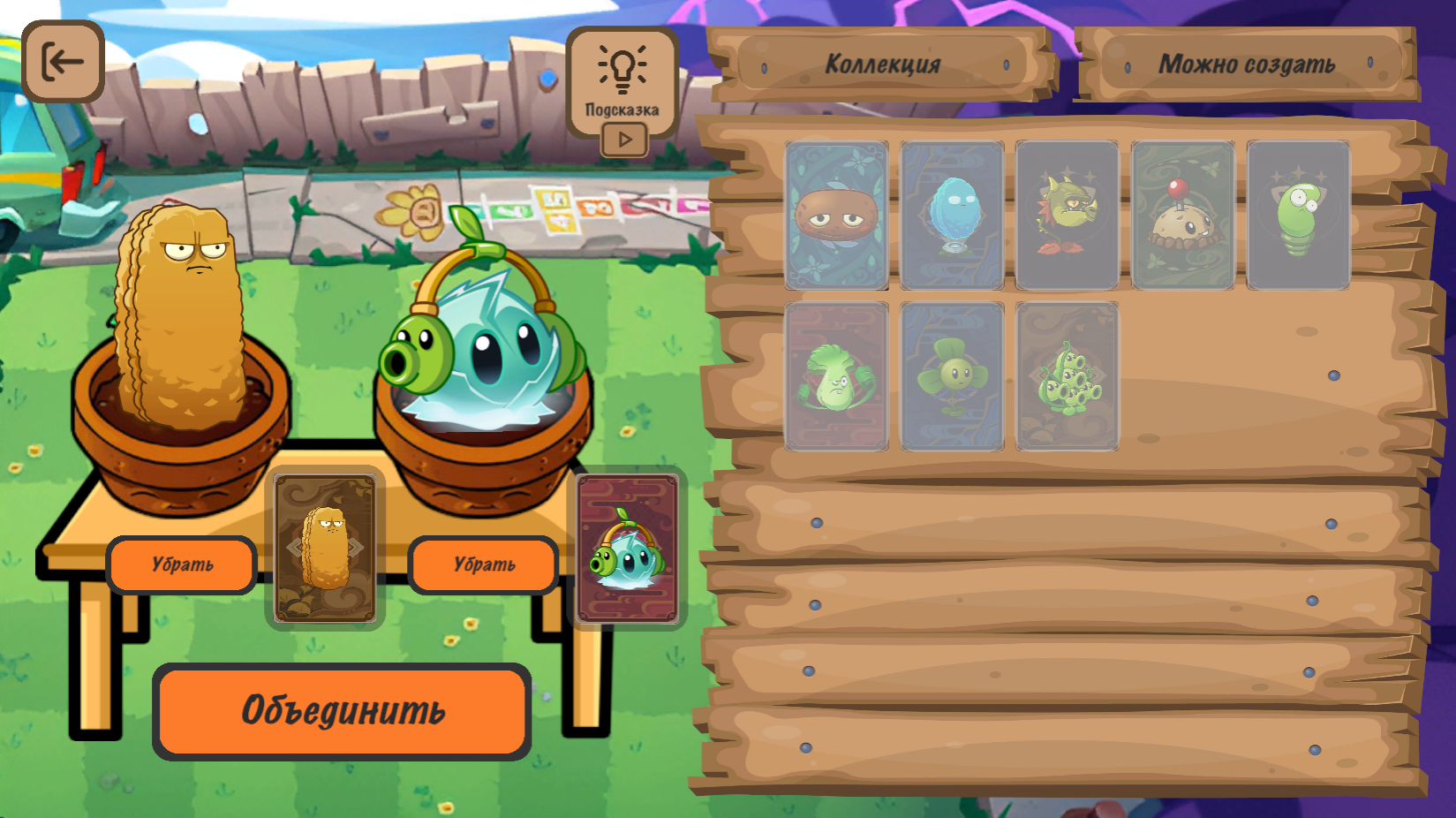
Task: Click the right Убрать button
Action: [x=482, y=565]
